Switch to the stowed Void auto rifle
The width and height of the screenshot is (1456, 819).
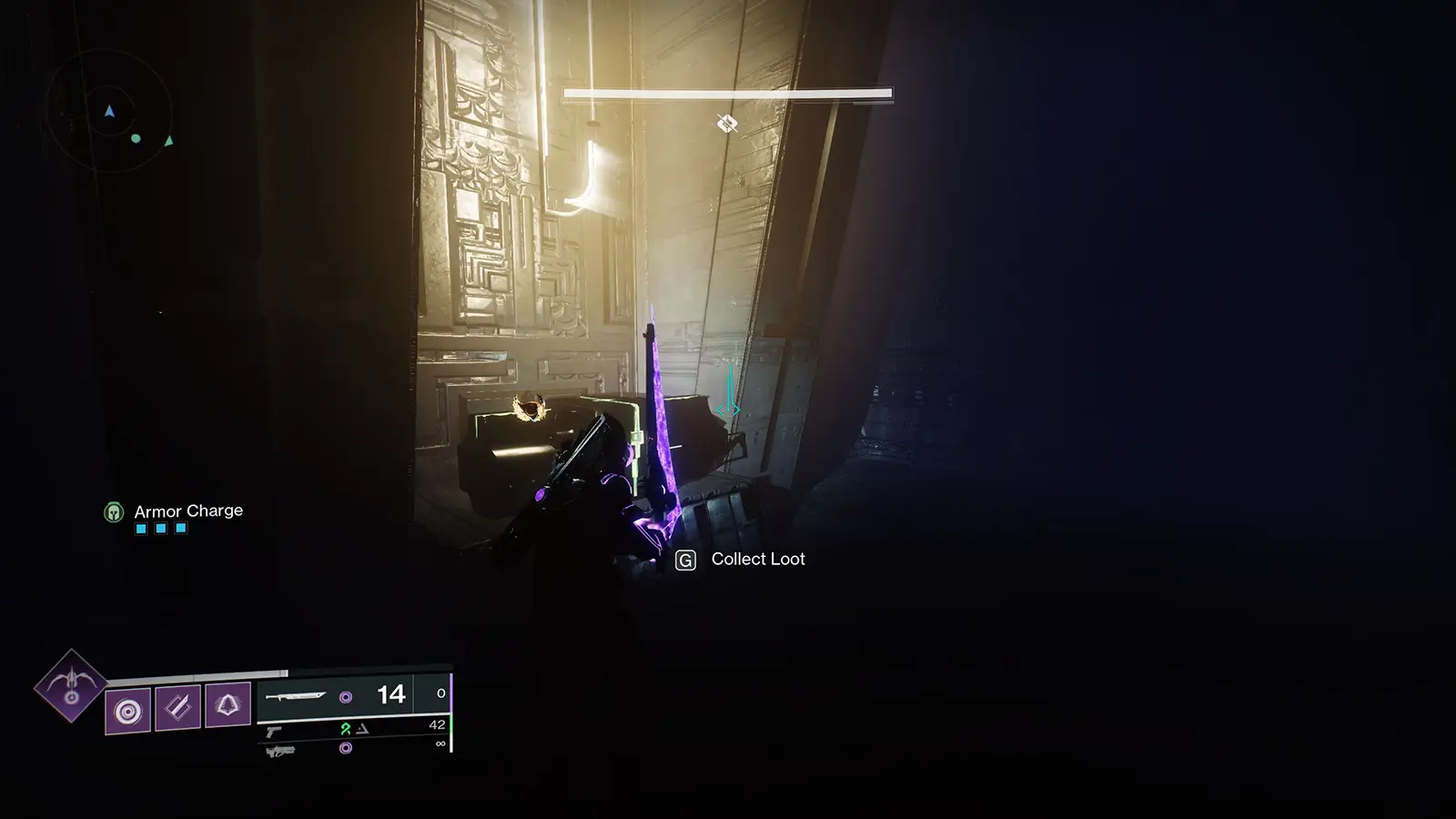280,751
